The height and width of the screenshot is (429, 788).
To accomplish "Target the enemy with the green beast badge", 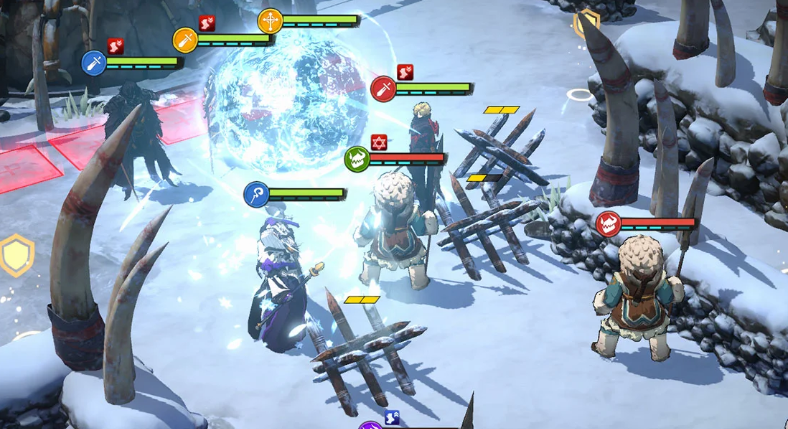I will pyautogui.click(x=357, y=158).
